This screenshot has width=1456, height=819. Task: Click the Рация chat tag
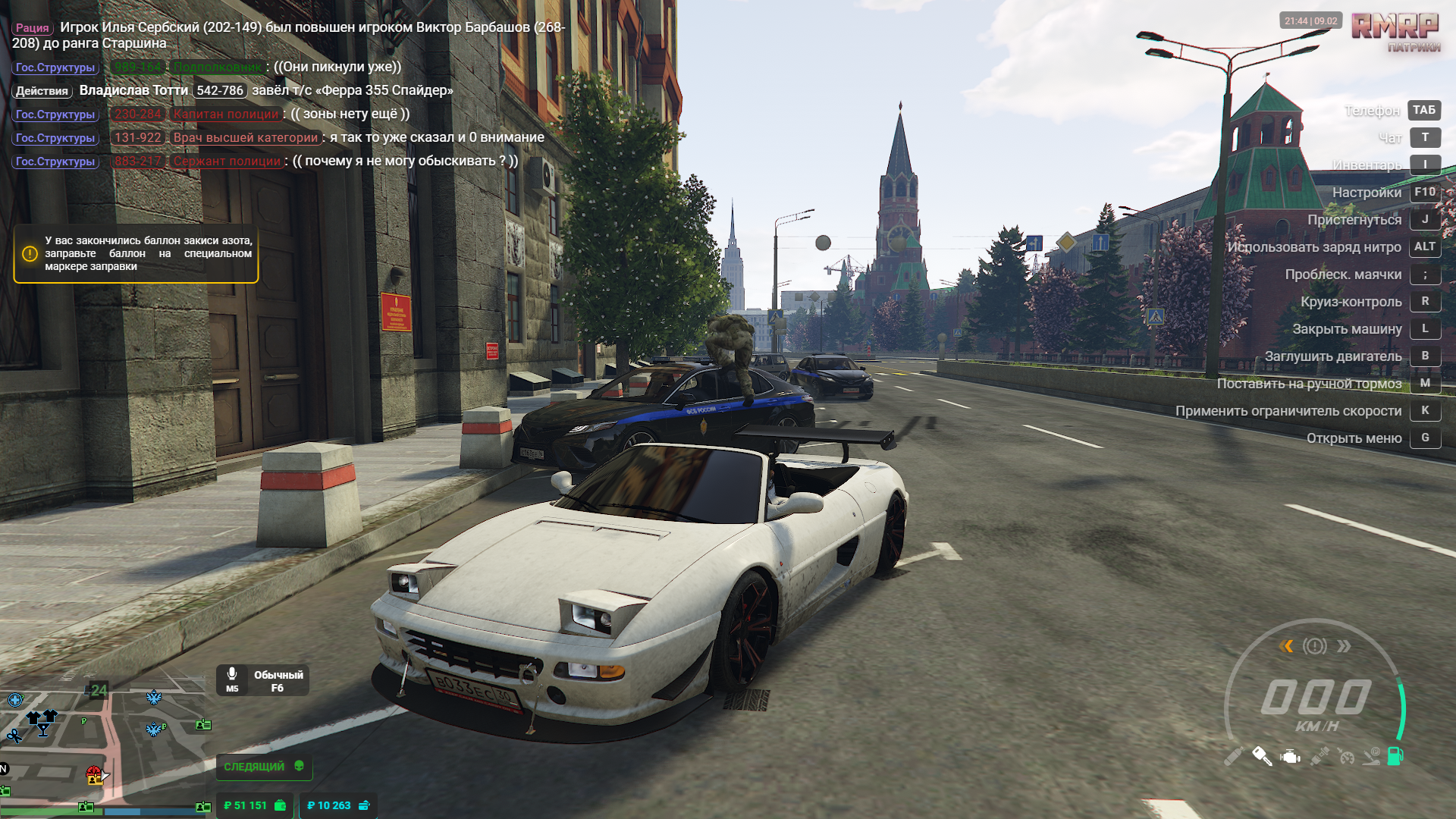33,28
